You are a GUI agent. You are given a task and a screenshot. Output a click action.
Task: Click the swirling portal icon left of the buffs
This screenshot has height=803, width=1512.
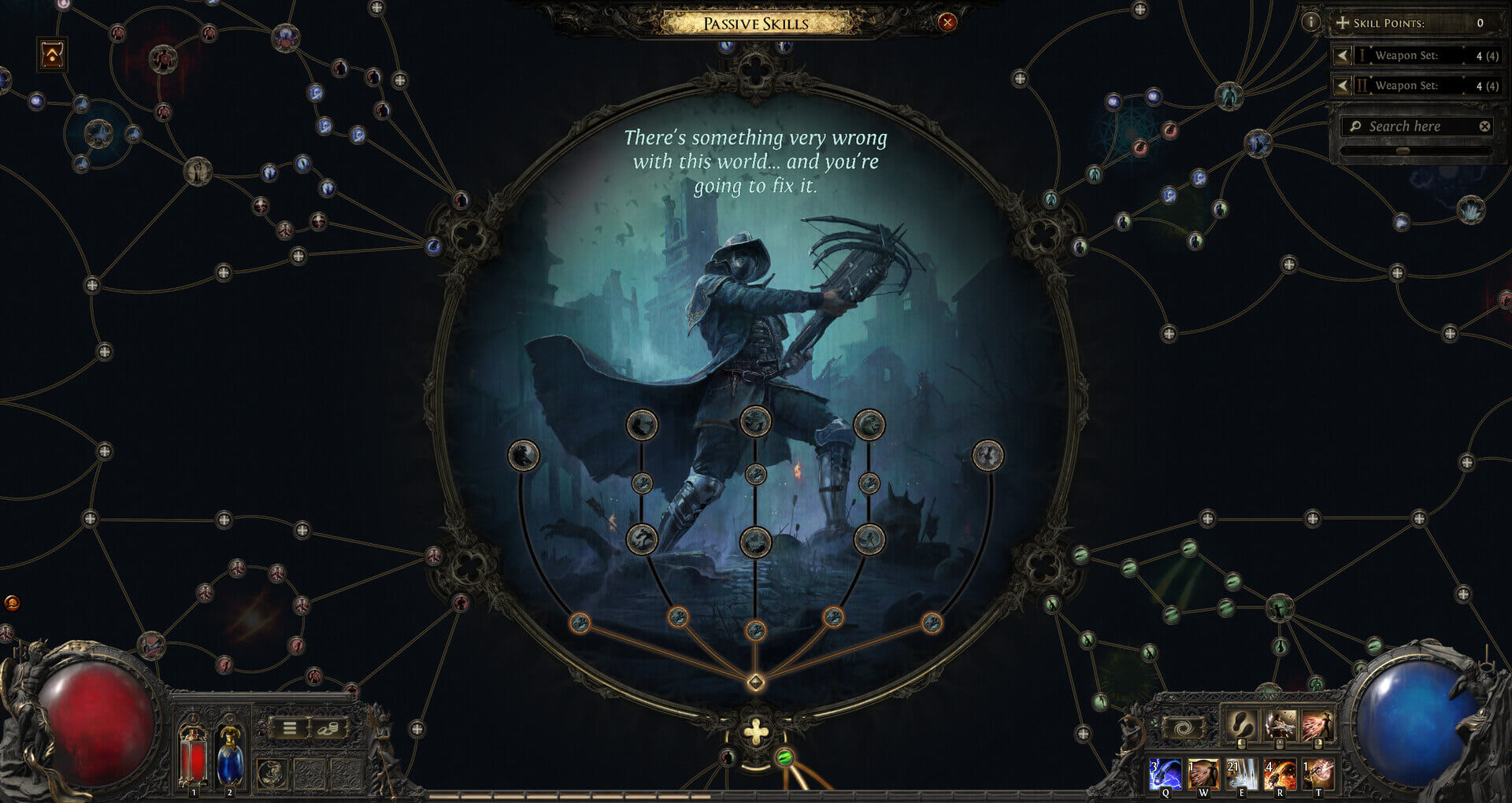(1184, 727)
